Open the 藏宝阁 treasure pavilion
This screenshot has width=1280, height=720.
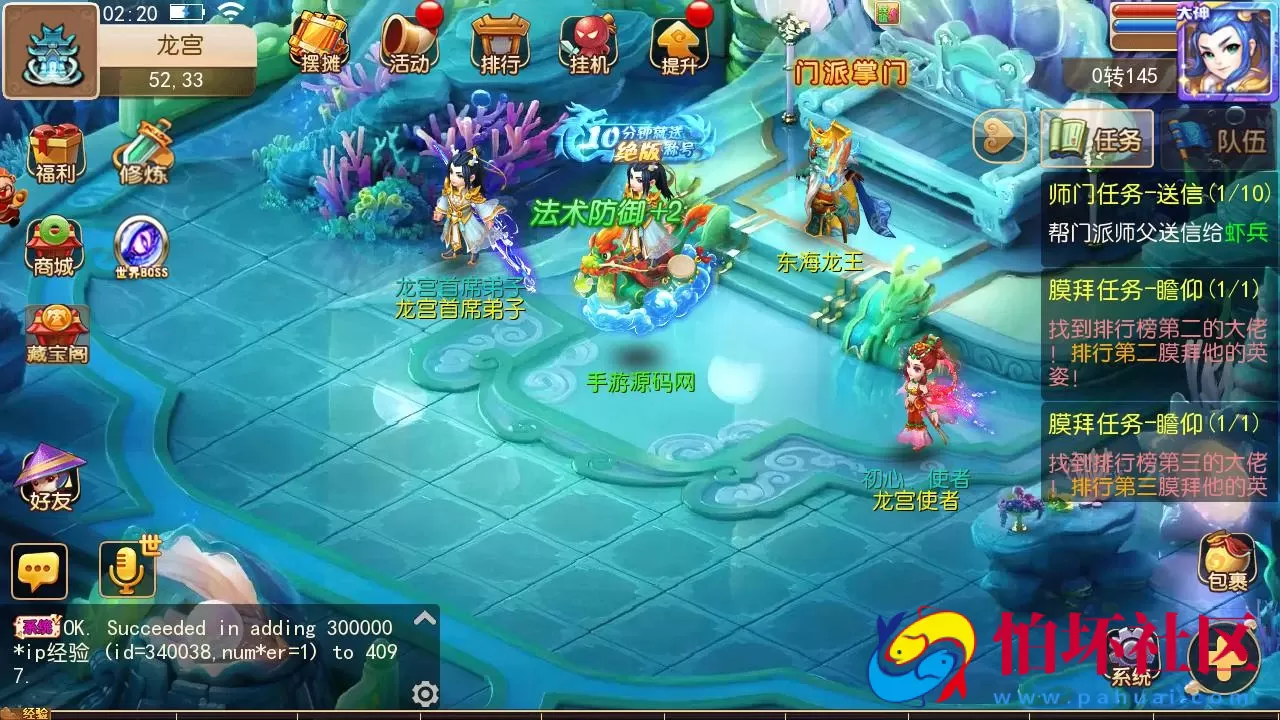pyautogui.click(x=57, y=334)
